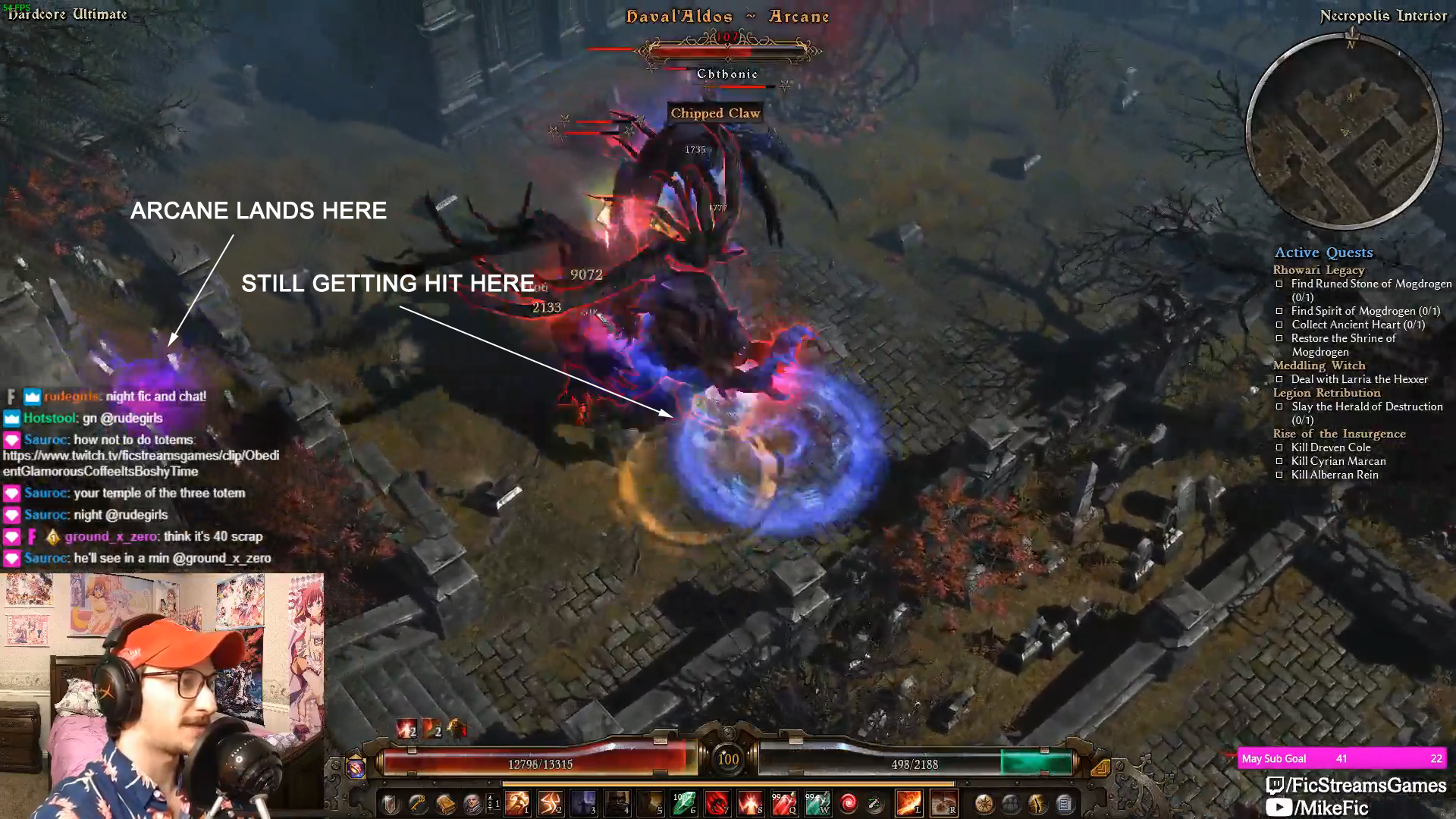Activate the red claw skill in slot 7
The image size is (1456, 819).
tap(717, 803)
